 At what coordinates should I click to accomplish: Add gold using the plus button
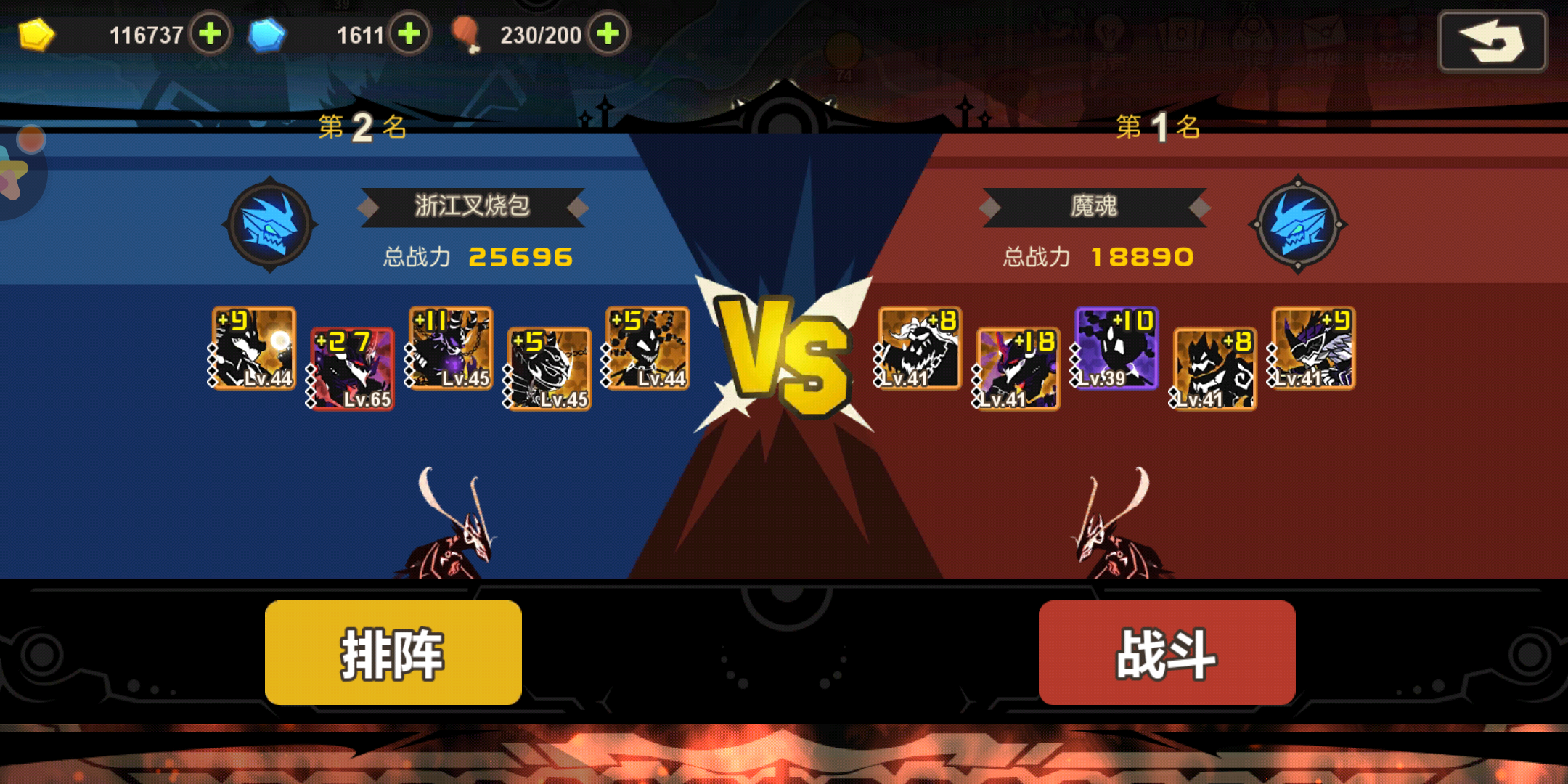210,33
